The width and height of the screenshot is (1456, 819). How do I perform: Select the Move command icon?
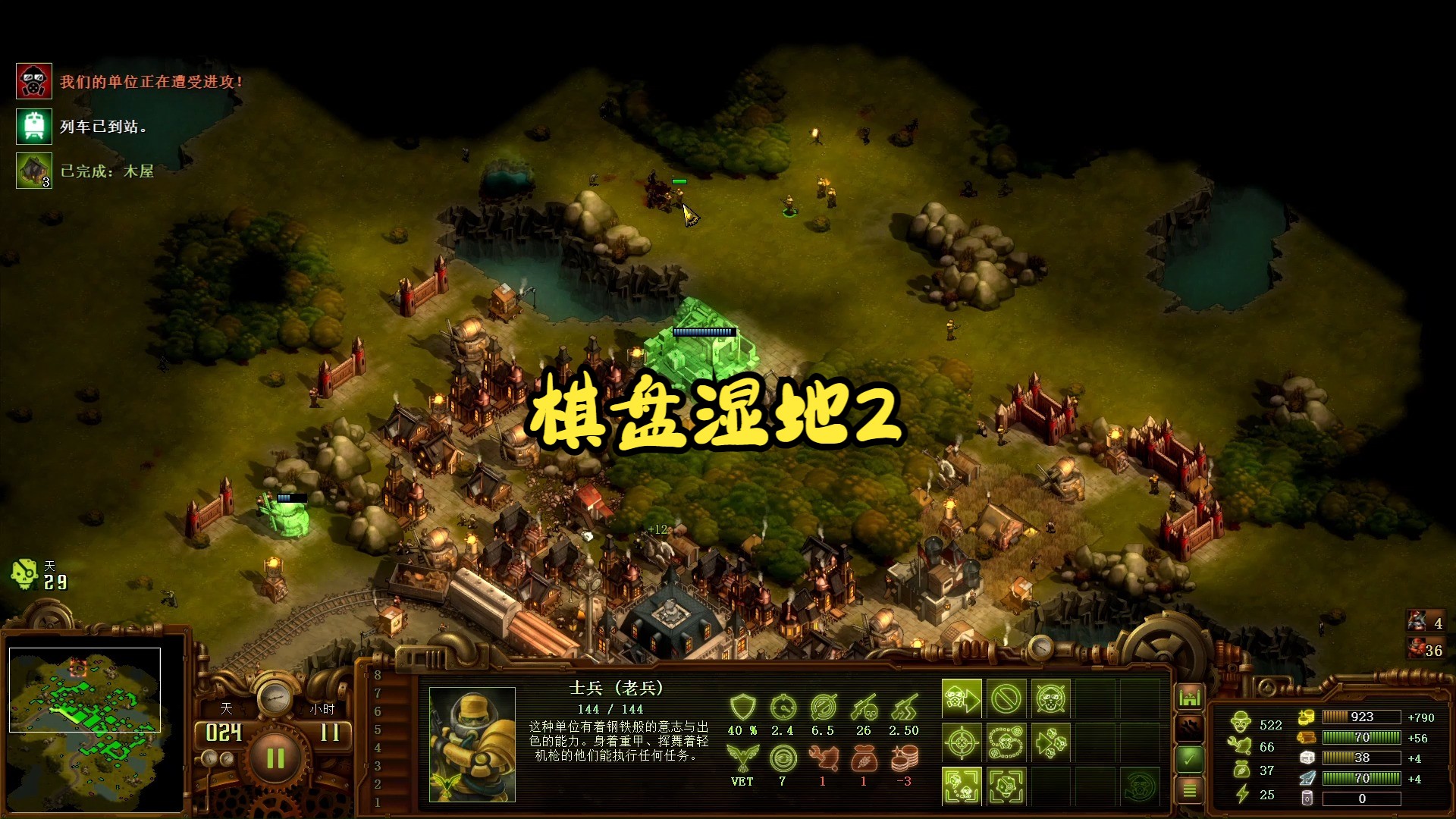tap(962, 698)
